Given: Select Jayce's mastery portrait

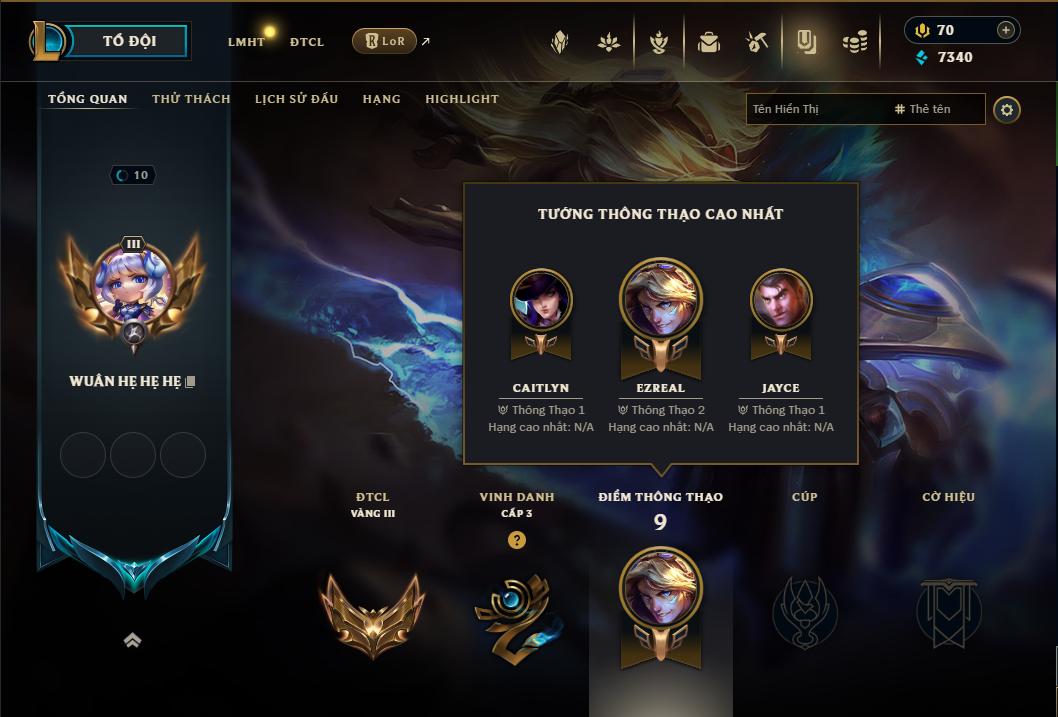Looking at the screenshot, I should point(781,300).
